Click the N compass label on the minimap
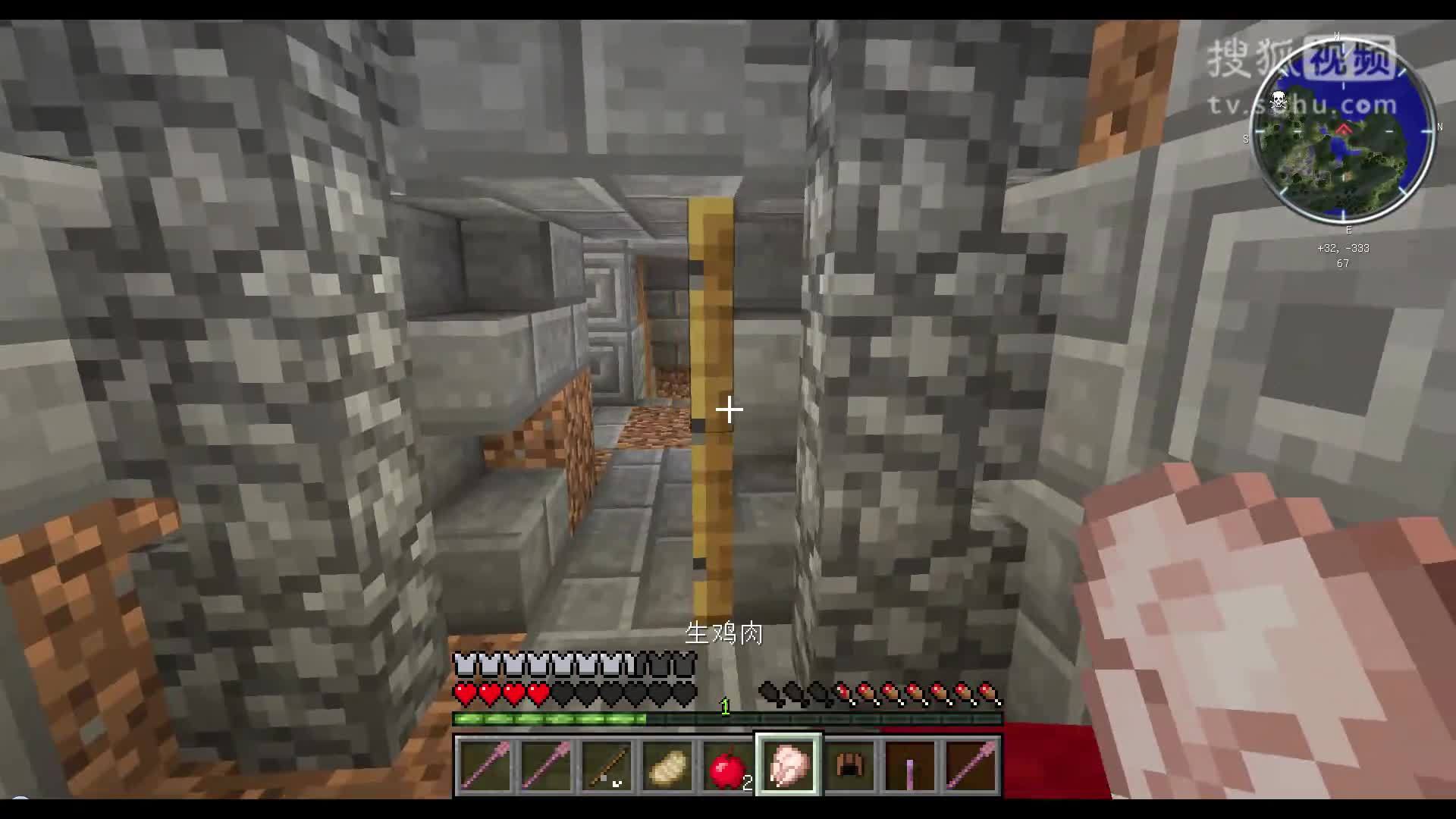 point(1439,127)
